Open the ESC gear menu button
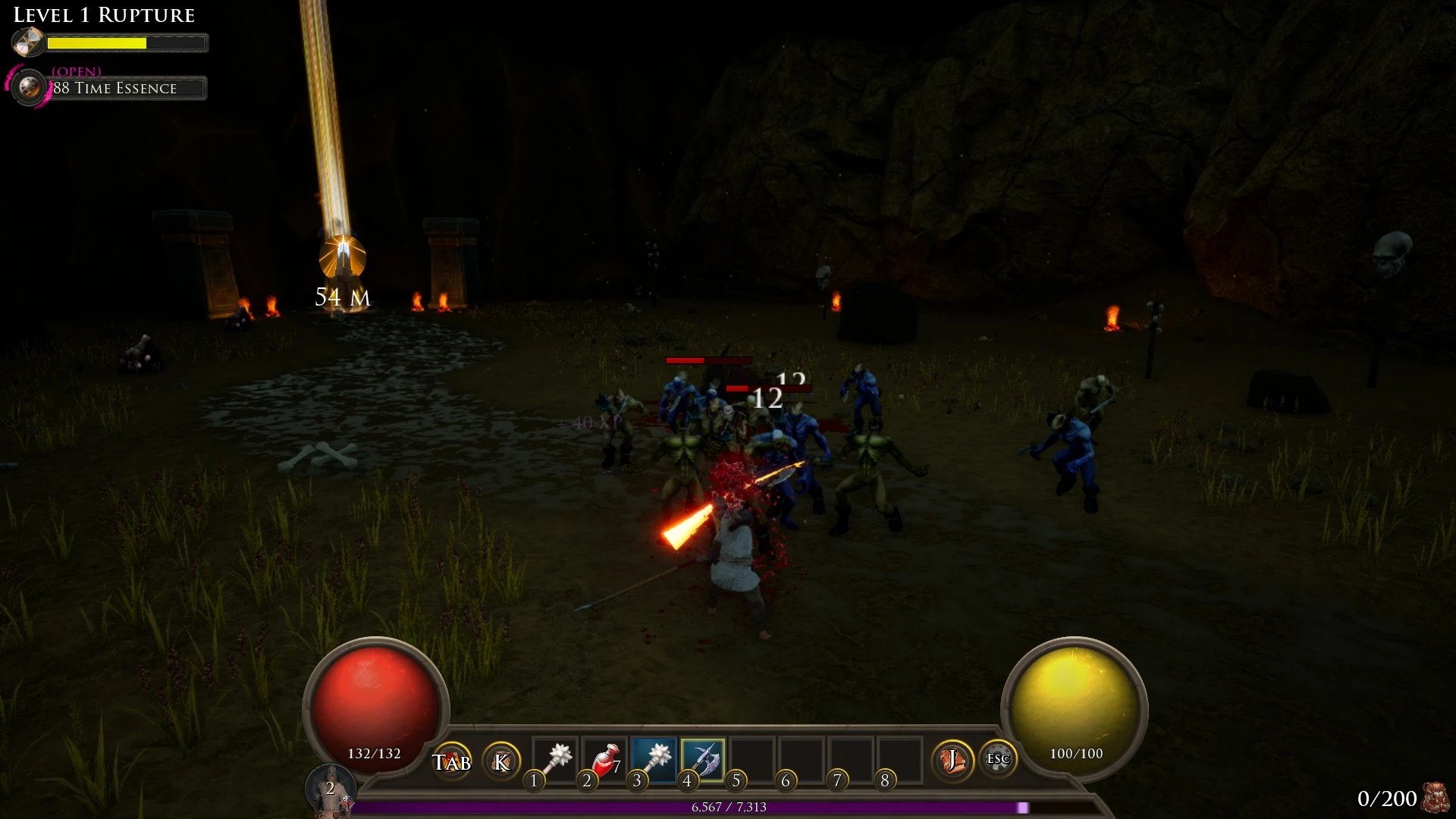The width and height of the screenshot is (1456, 819). [x=997, y=759]
